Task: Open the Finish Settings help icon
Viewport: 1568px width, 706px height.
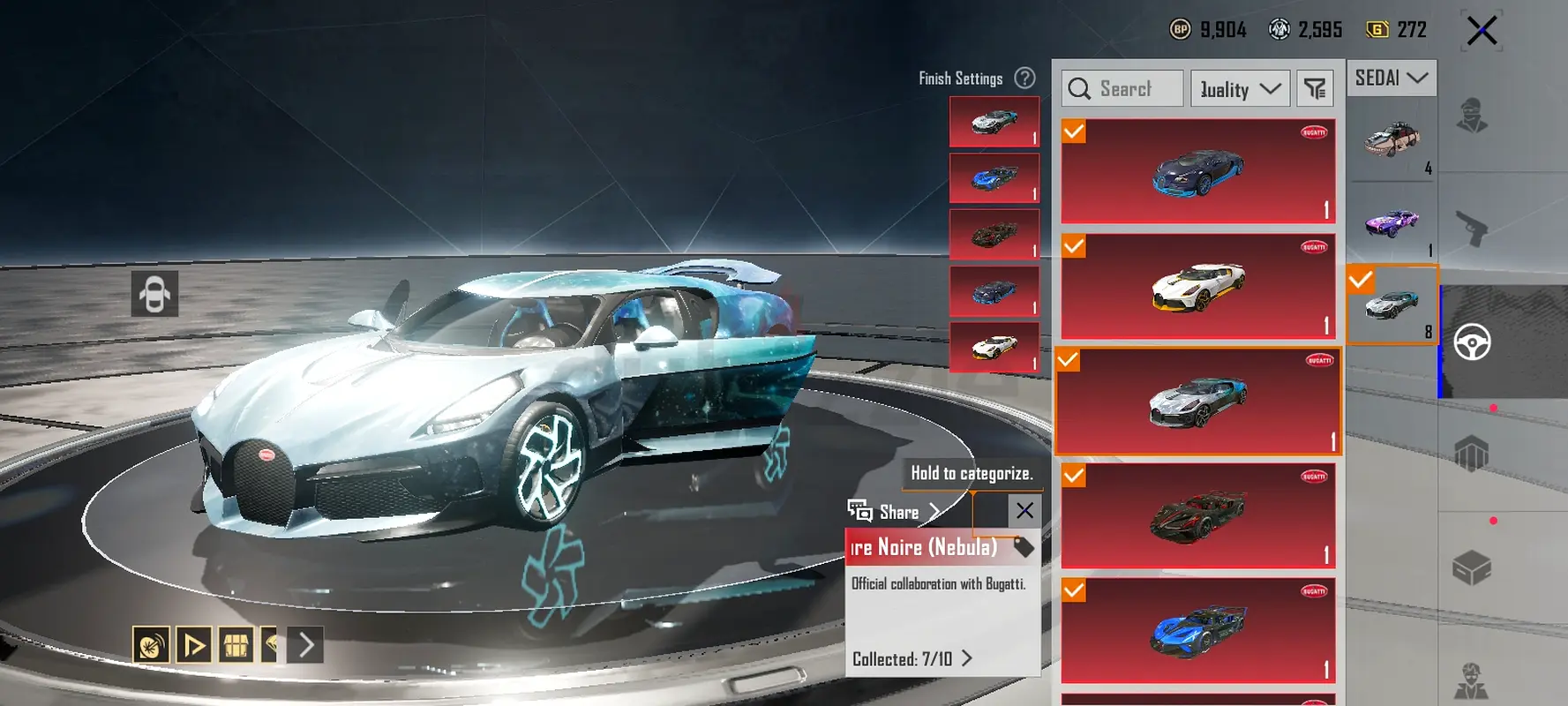Action: click(x=1024, y=79)
